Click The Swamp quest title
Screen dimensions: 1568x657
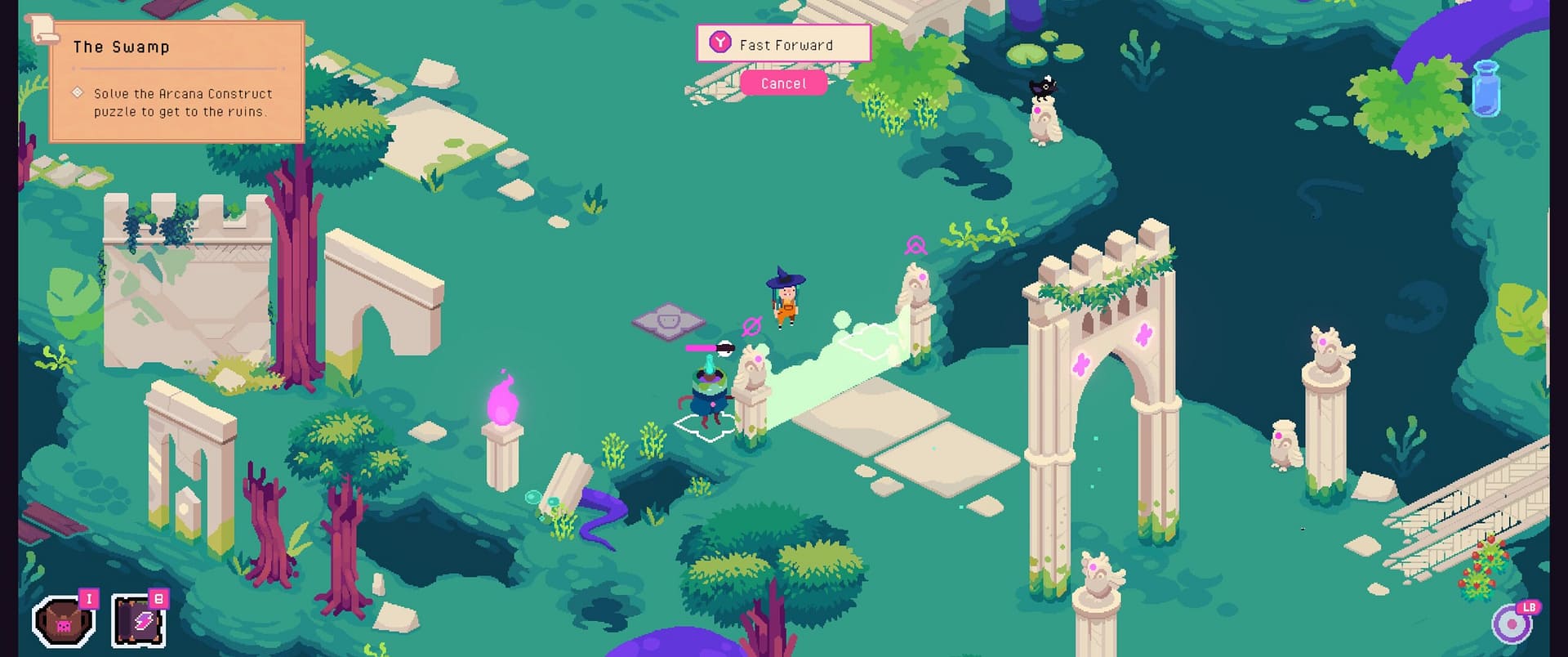click(x=121, y=47)
